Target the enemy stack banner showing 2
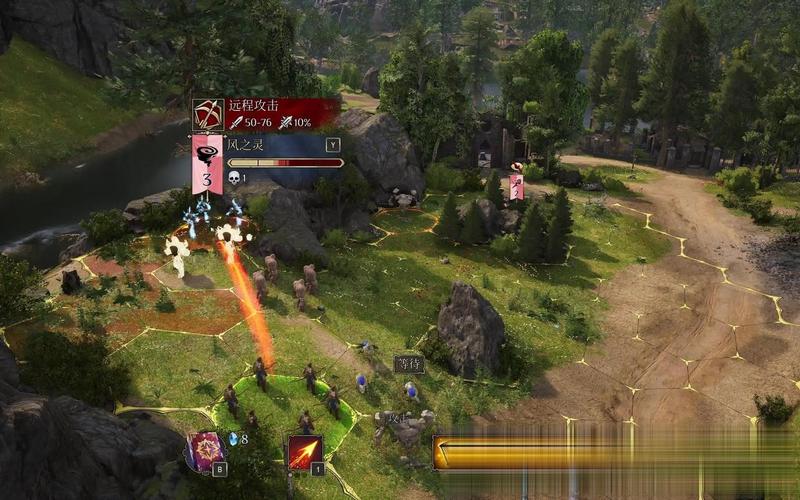800x500 pixels. pos(516,186)
